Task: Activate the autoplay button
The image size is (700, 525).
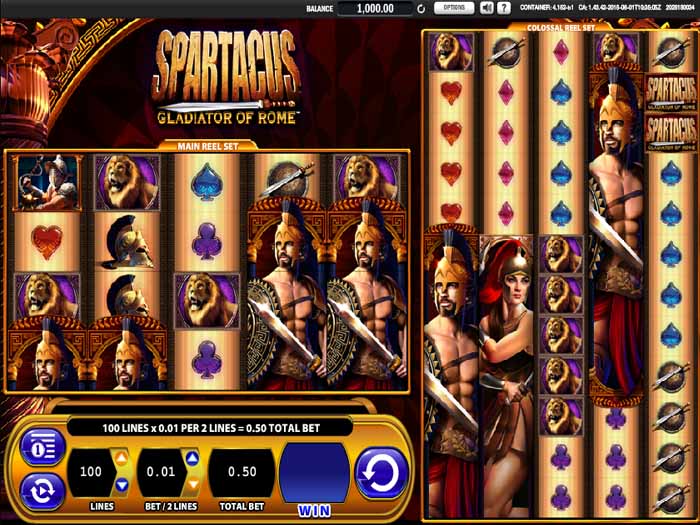Action: 42,490
